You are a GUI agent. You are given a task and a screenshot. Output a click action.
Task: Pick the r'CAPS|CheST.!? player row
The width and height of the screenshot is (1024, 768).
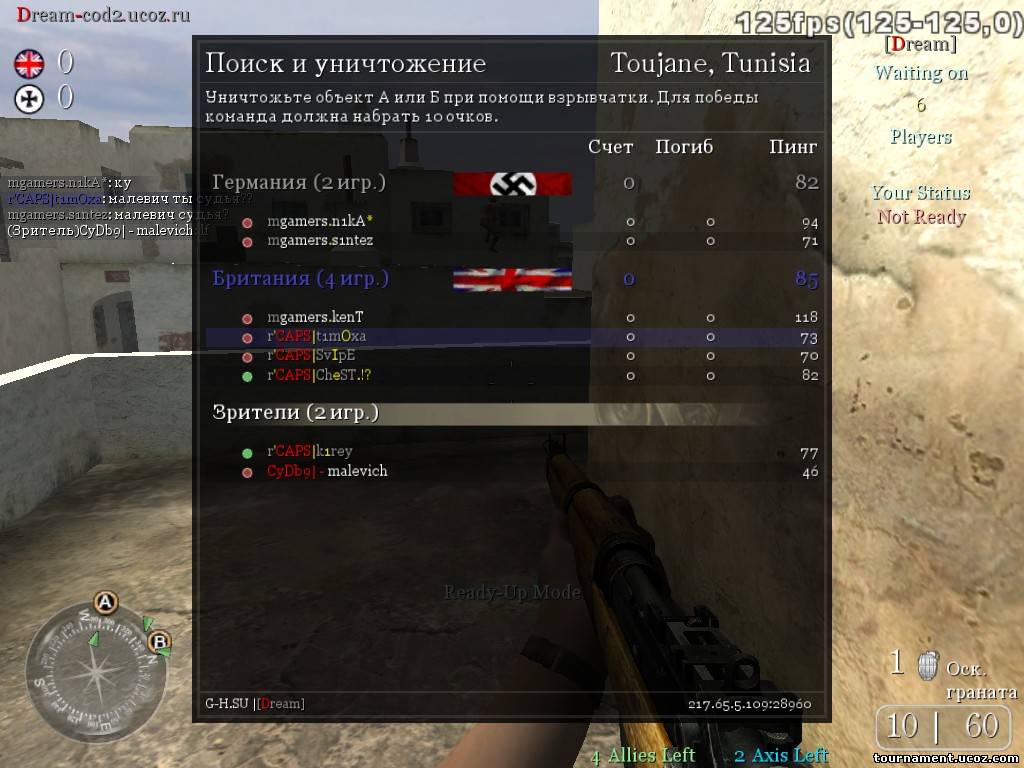coord(319,375)
